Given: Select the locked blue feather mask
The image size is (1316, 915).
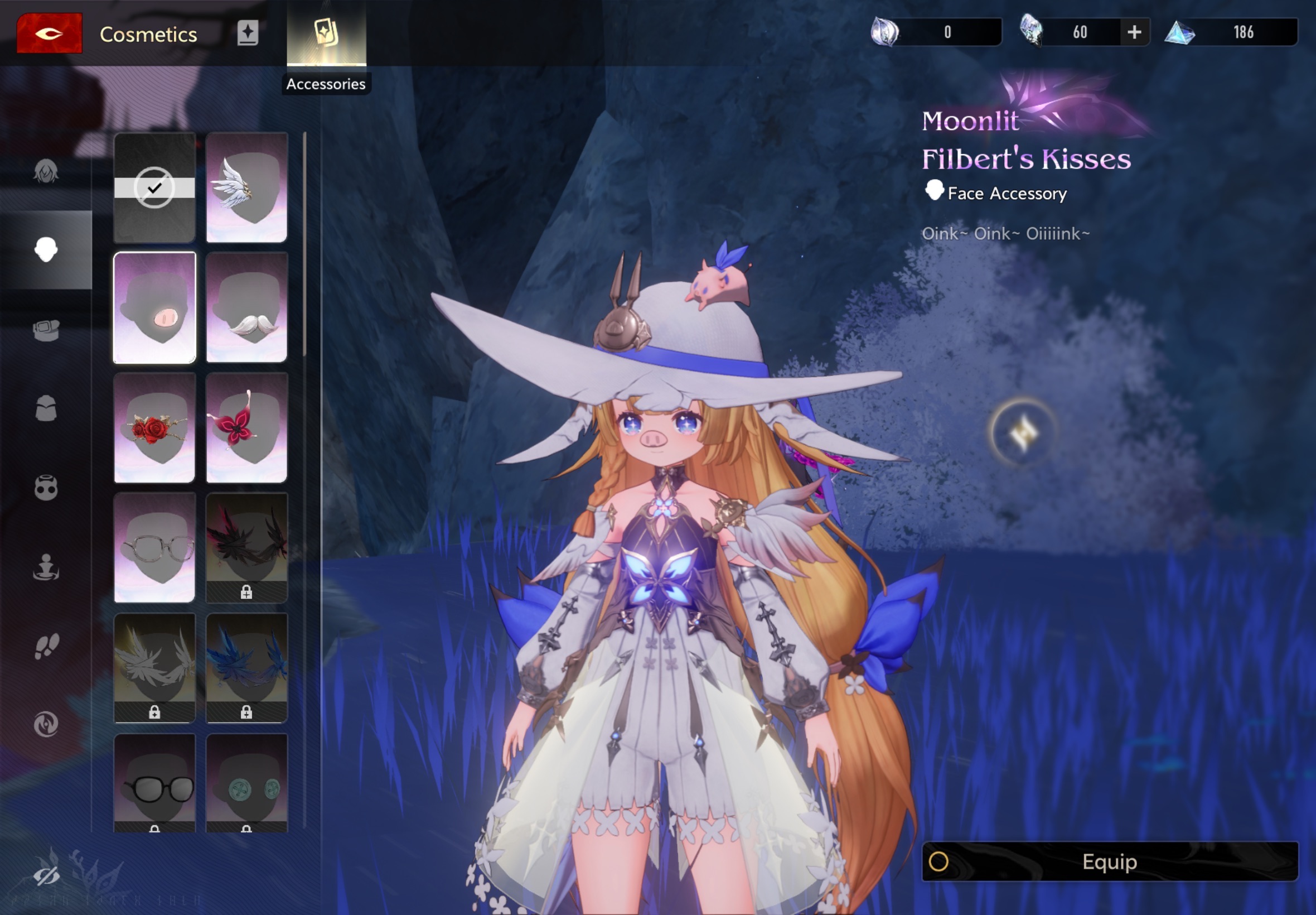Looking at the screenshot, I should [x=246, y=668].
